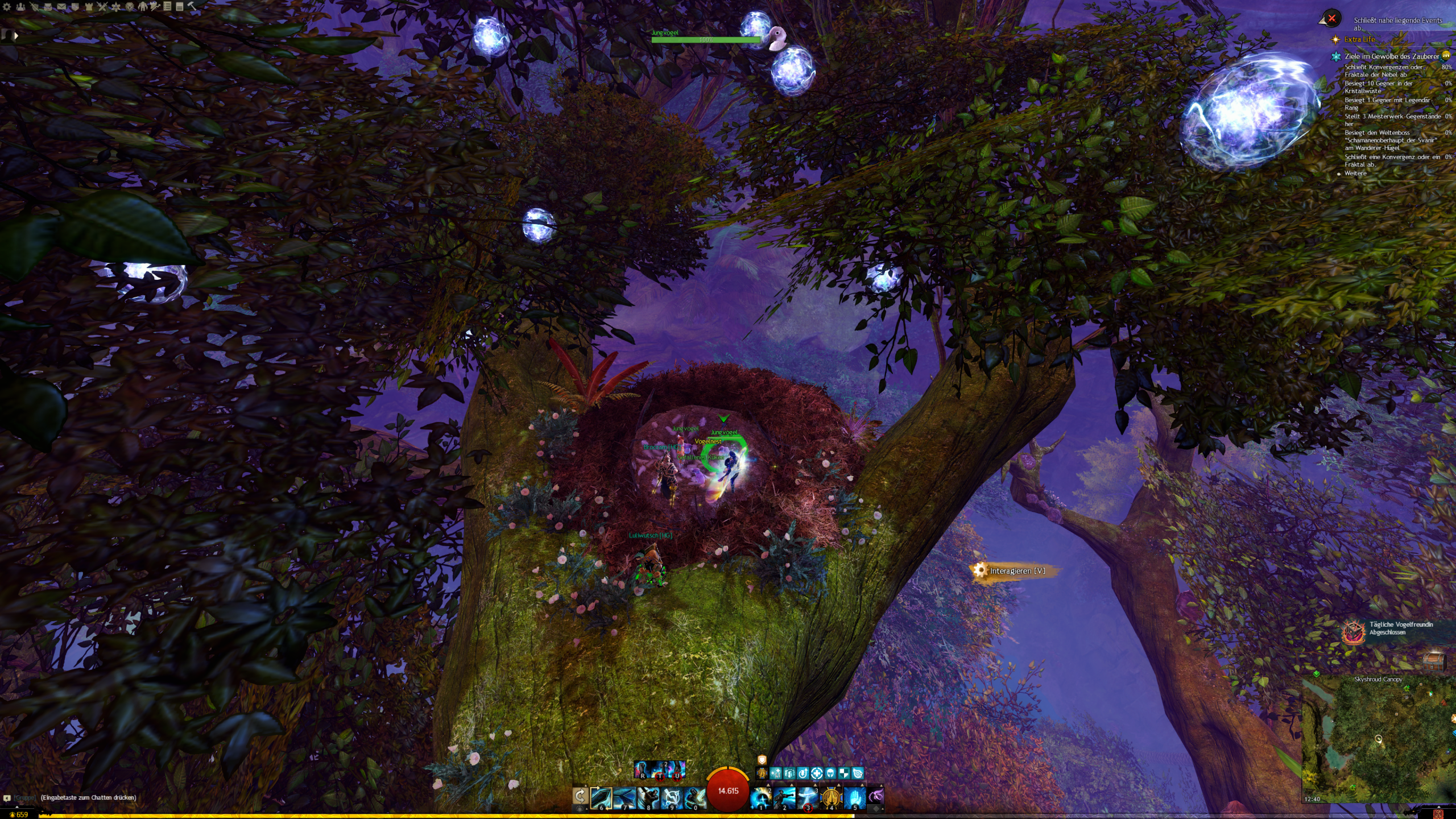Activate the weapon skill in slot 6

click(601, 798)
